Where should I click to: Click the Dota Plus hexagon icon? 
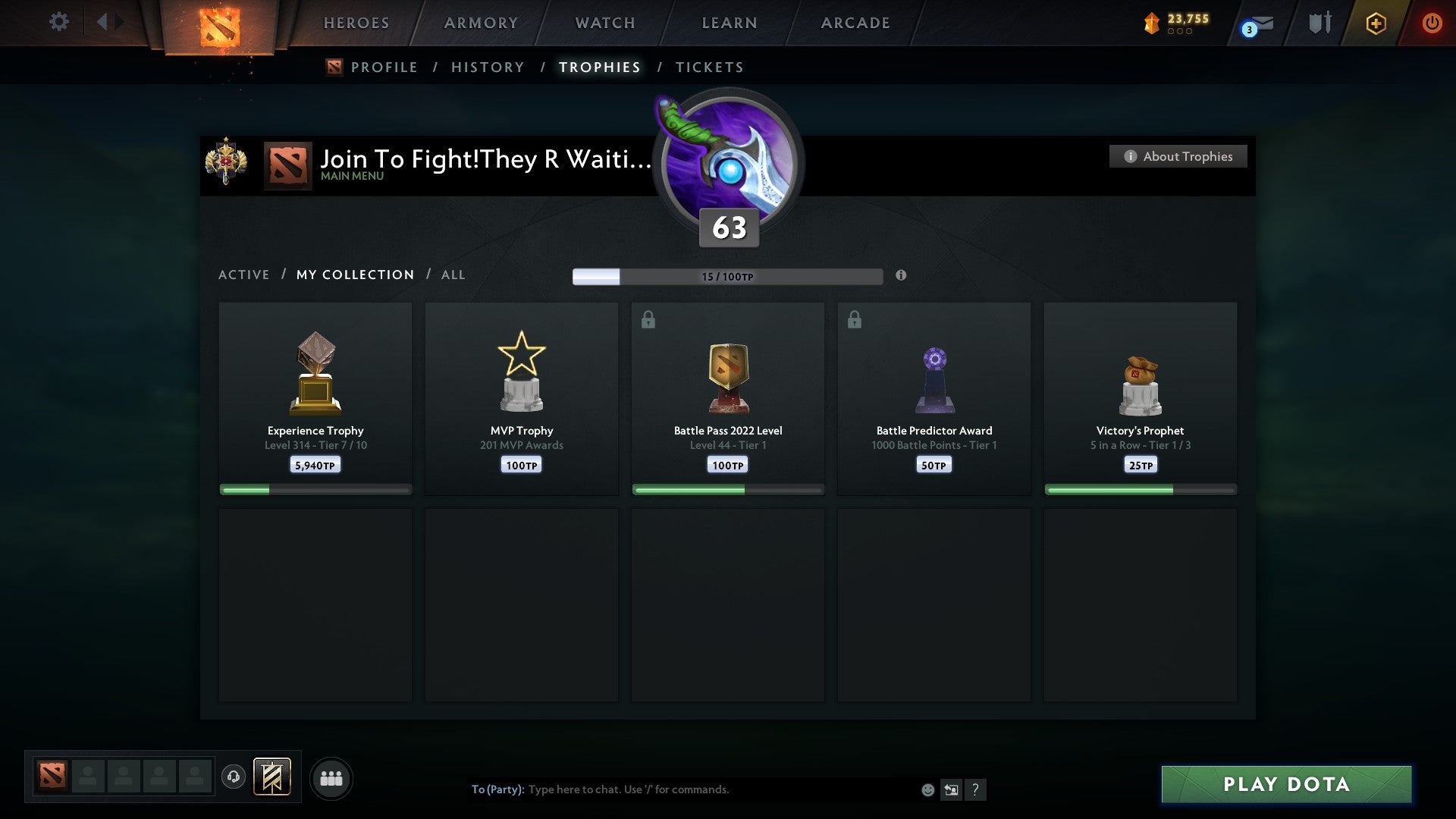pyautogui.click(x=1376, y=23)
